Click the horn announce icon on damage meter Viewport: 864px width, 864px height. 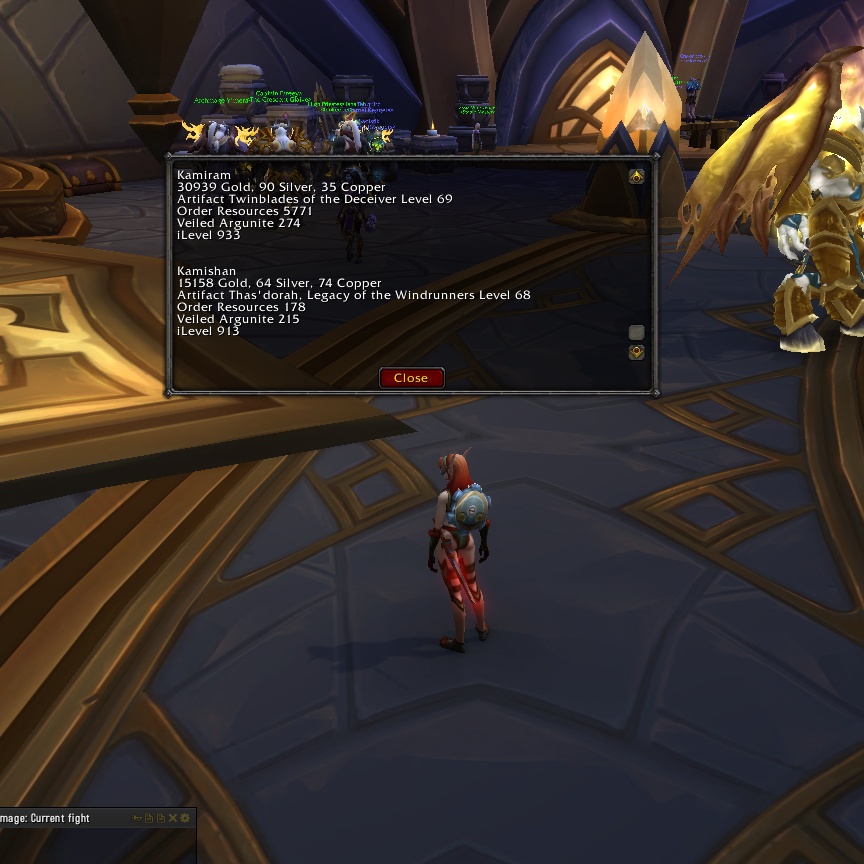pos(137,818)
